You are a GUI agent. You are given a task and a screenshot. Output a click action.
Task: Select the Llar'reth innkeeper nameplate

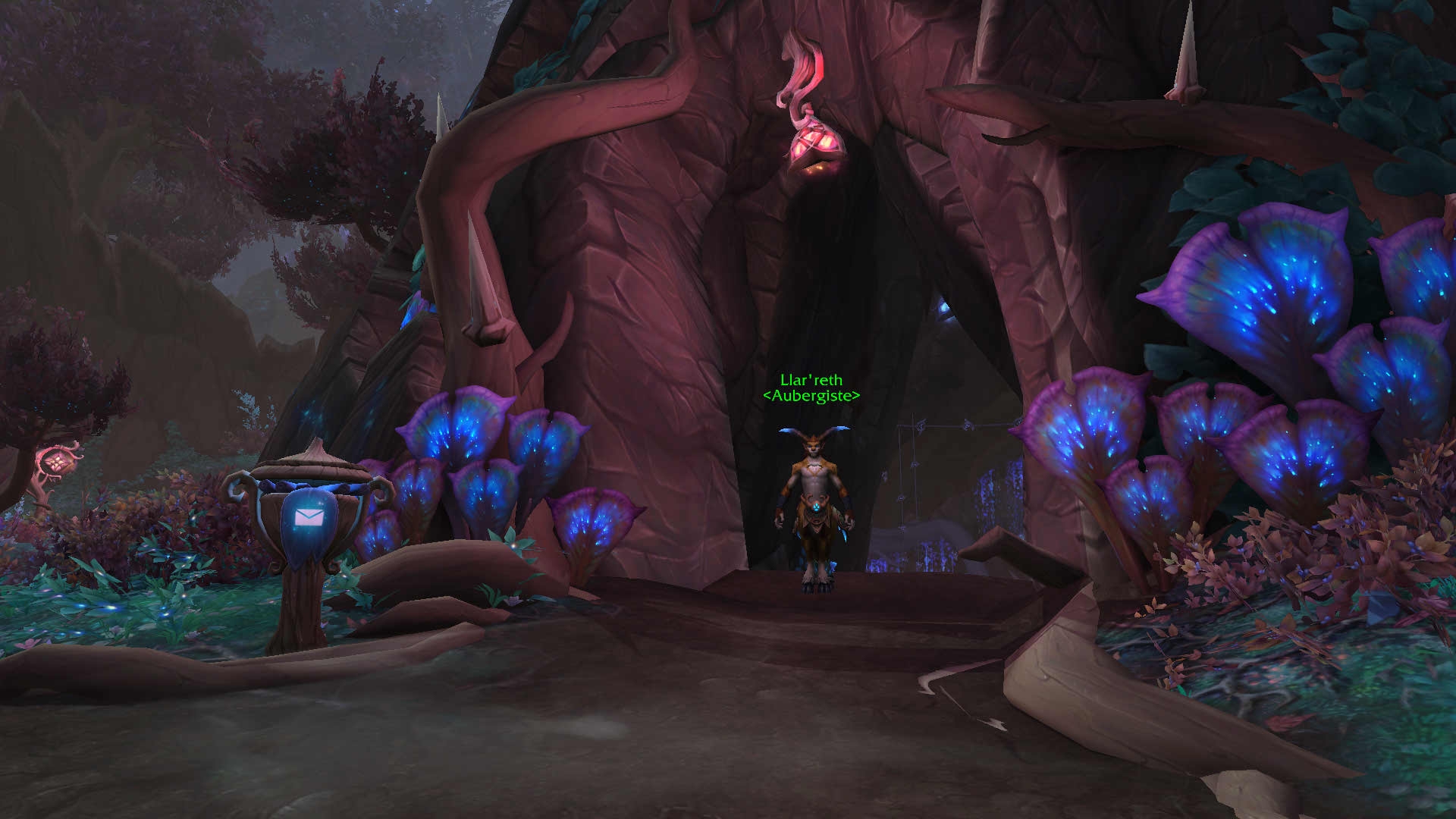point(811,388)
